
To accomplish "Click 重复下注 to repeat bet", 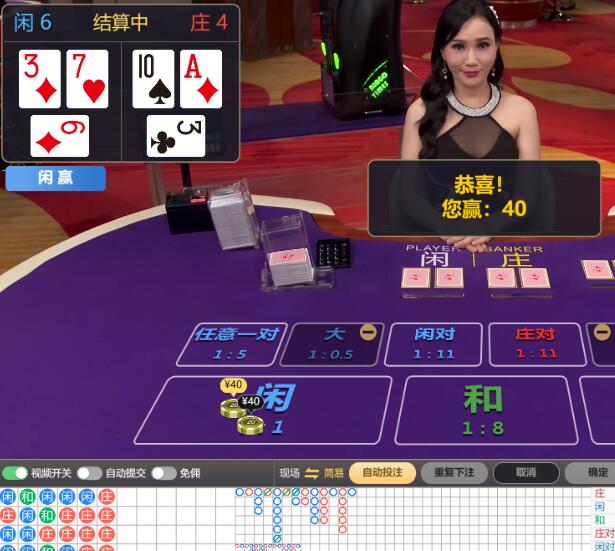I will point(454,472).
